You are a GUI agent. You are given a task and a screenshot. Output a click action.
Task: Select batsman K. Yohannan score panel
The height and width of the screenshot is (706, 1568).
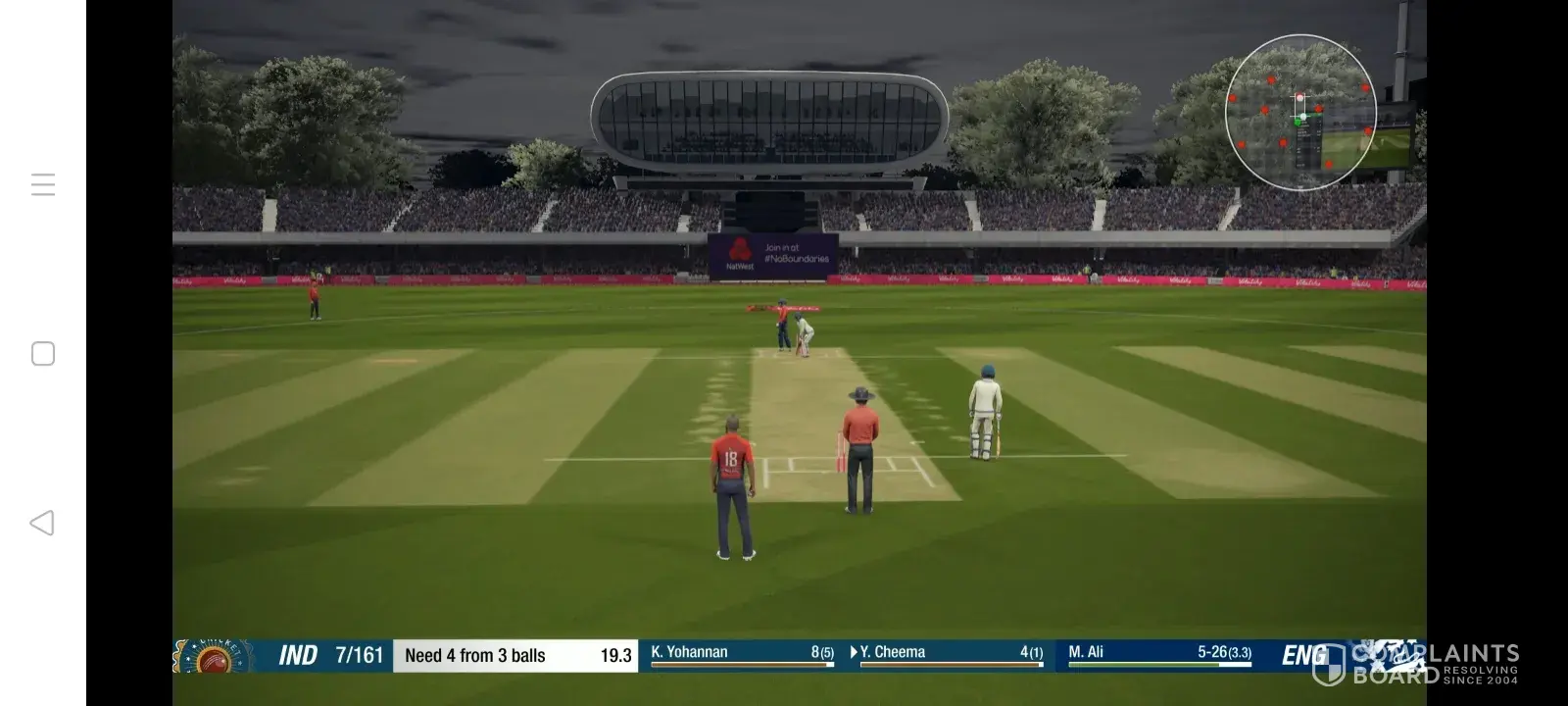[742, 654]
